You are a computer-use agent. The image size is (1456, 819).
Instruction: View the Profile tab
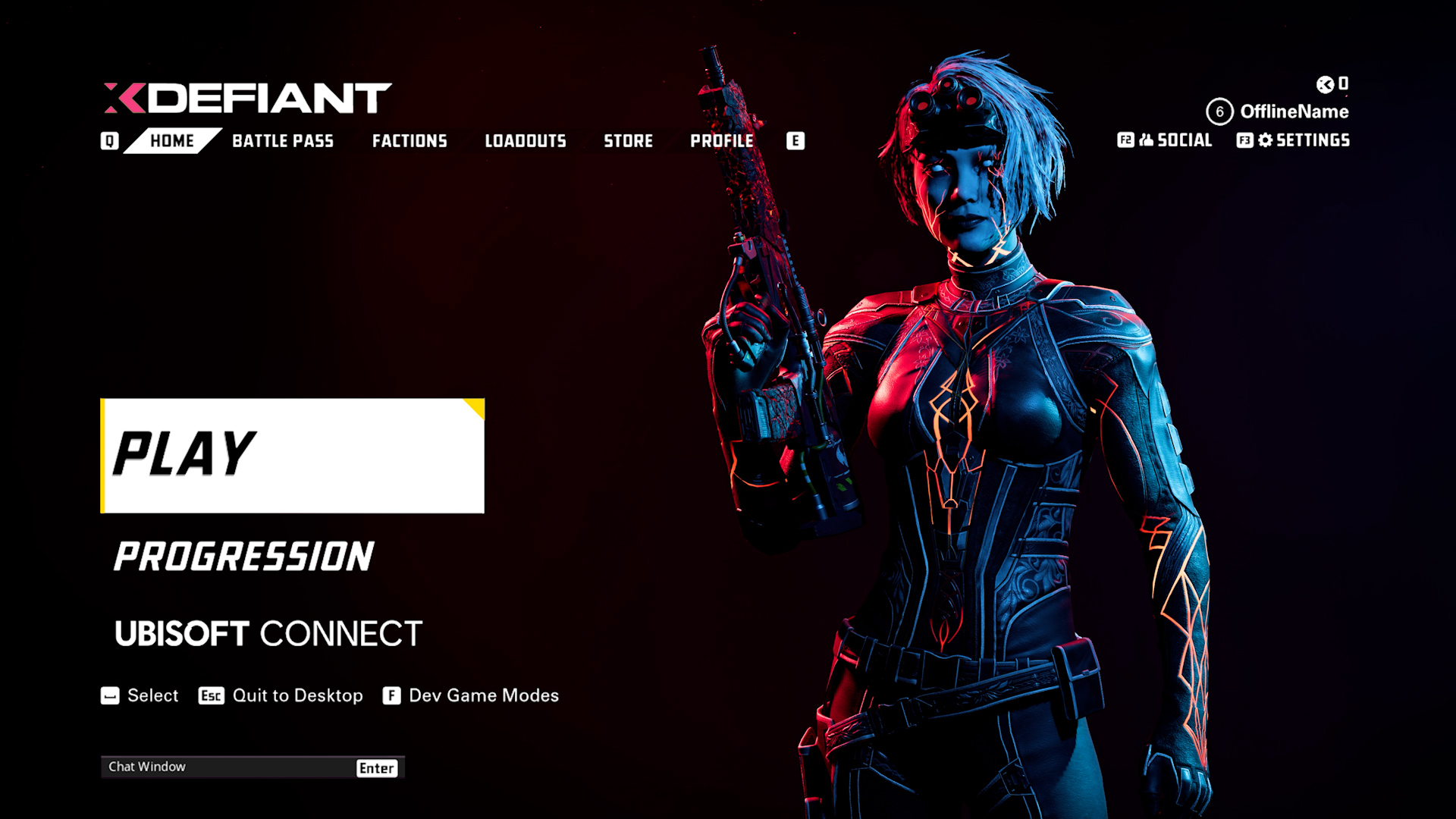tap(722, 141)
